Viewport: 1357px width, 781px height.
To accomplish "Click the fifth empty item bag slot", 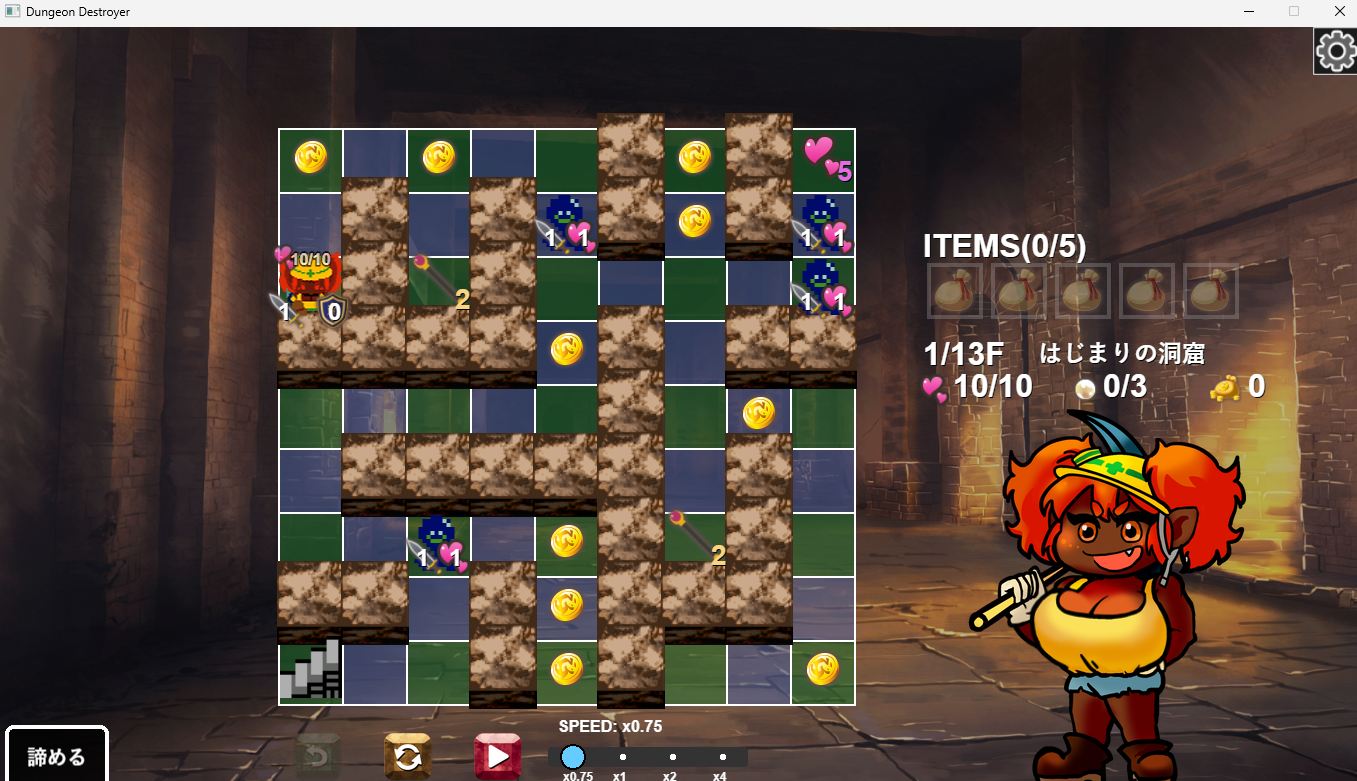I will [x=1211, y=292].
